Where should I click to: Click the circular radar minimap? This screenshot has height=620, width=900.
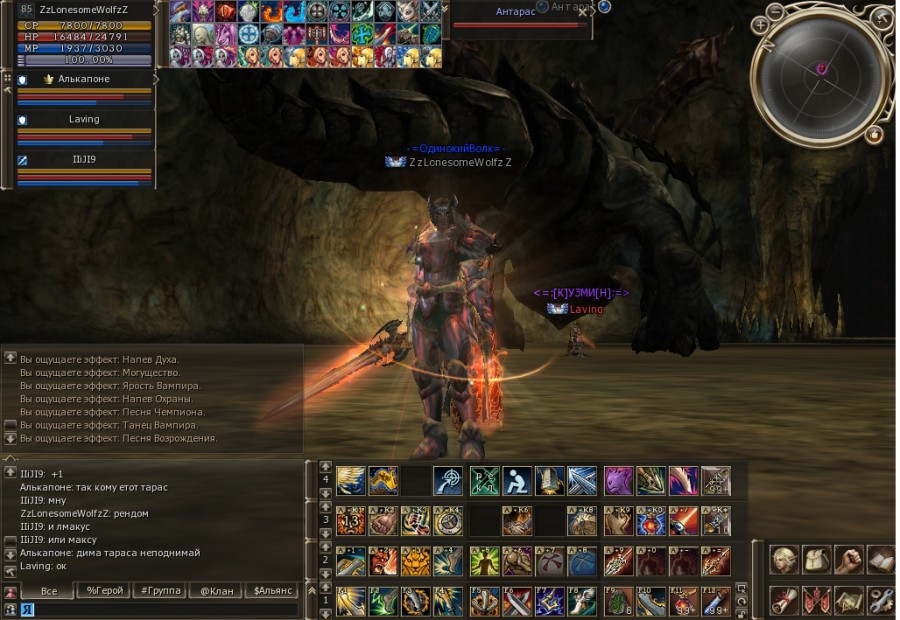click(x=821, y=70)
